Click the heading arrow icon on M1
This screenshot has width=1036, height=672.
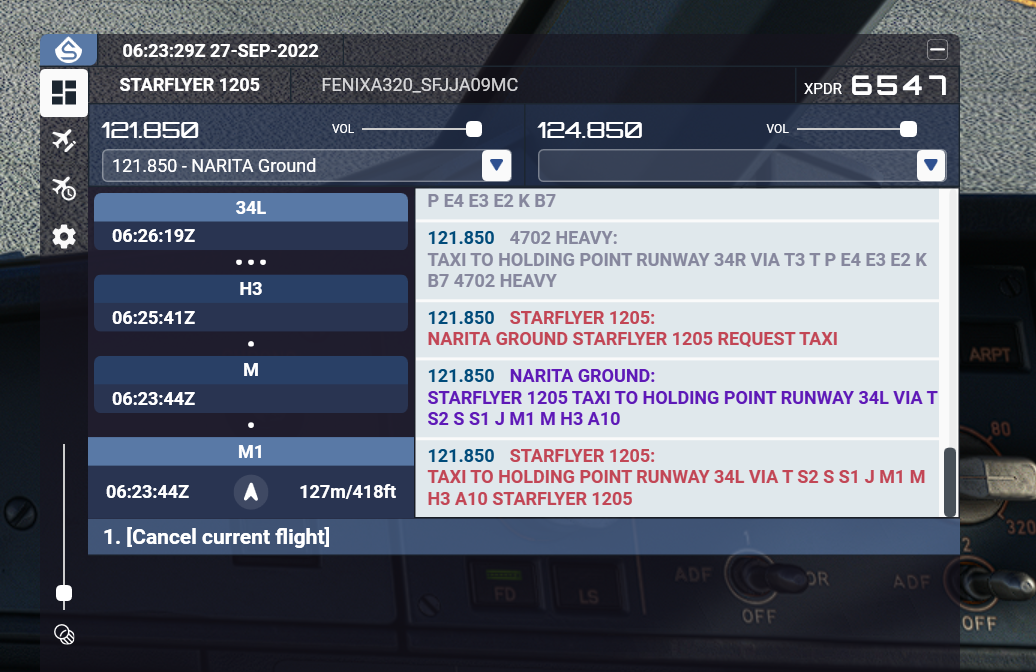(x=252, y=491)
